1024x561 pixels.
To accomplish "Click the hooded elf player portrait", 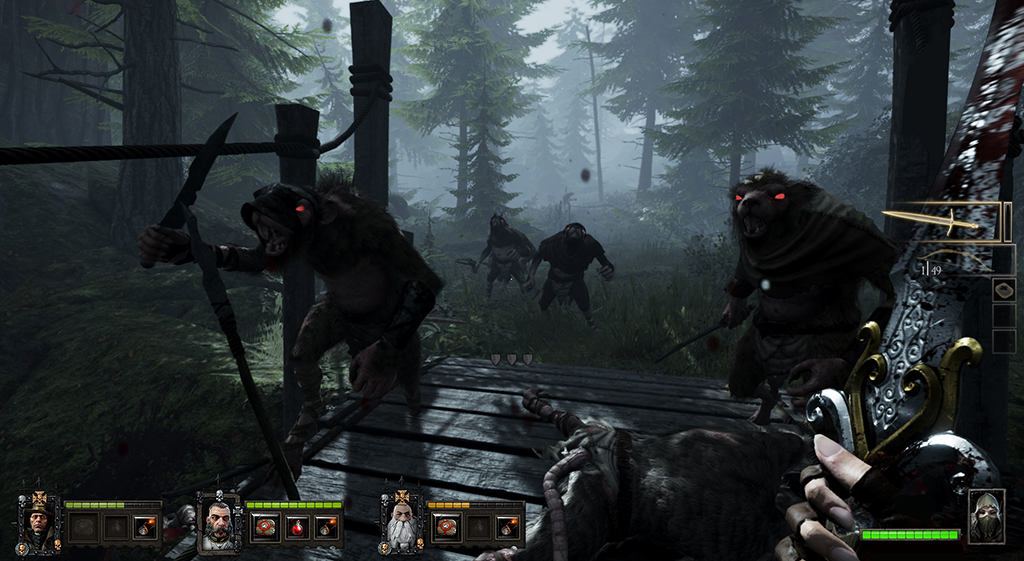I will 985,516.
